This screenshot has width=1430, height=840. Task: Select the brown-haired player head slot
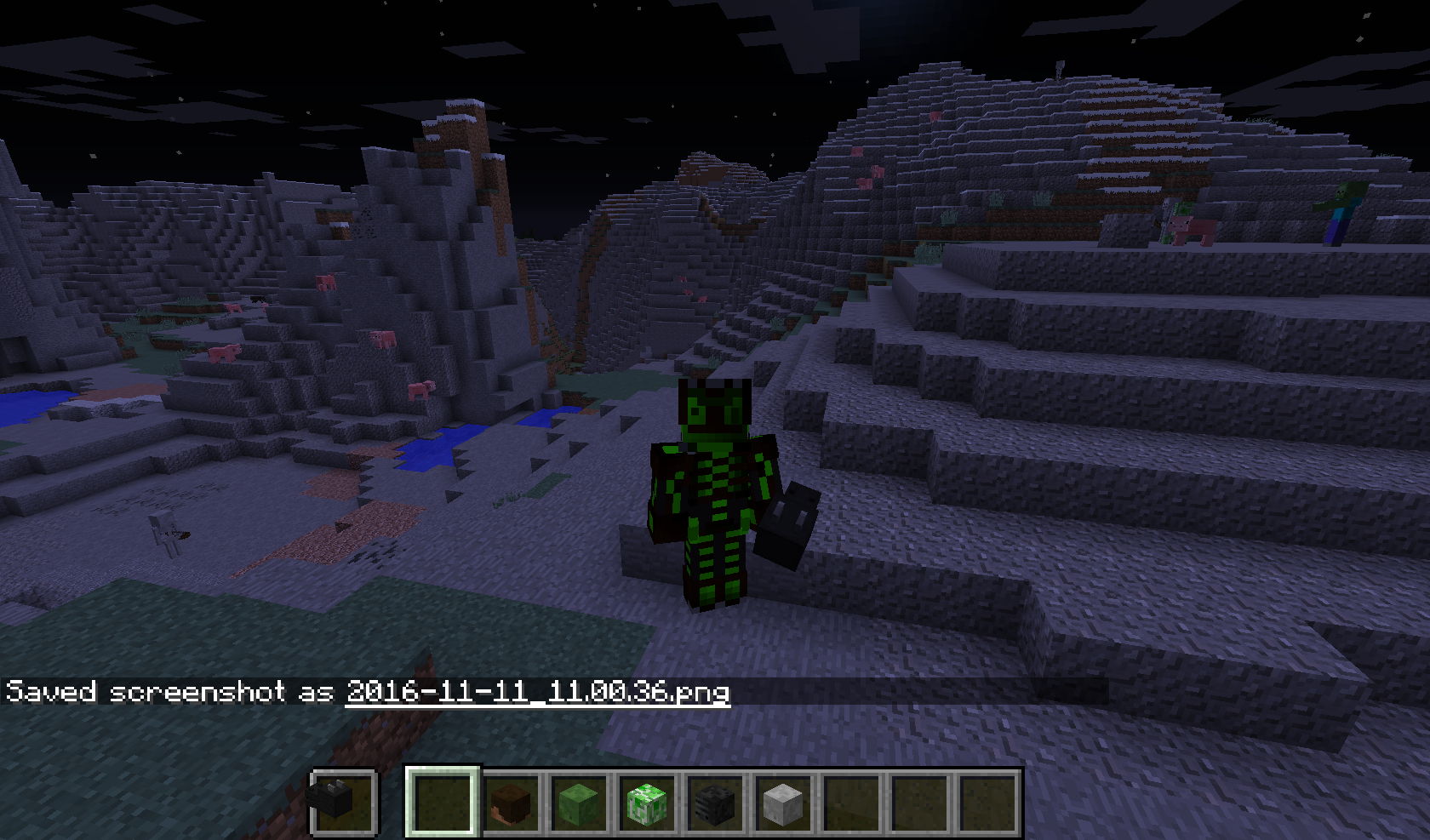pos(511,803)
